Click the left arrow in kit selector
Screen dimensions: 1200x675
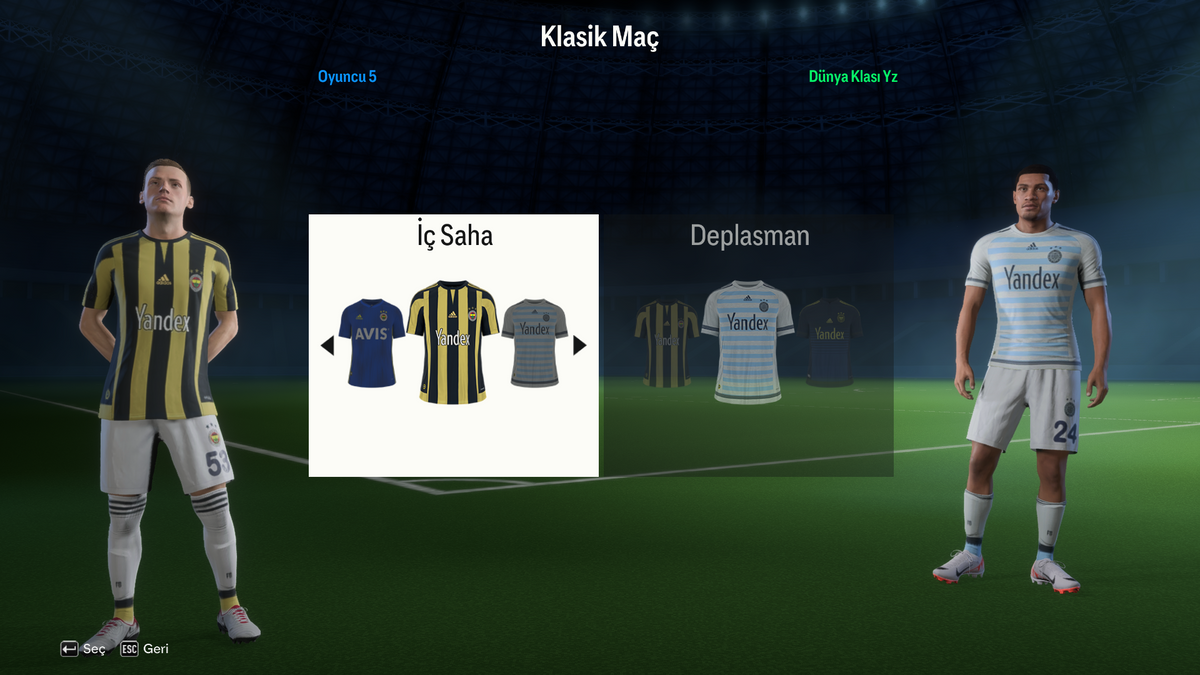tap(327, 346)
